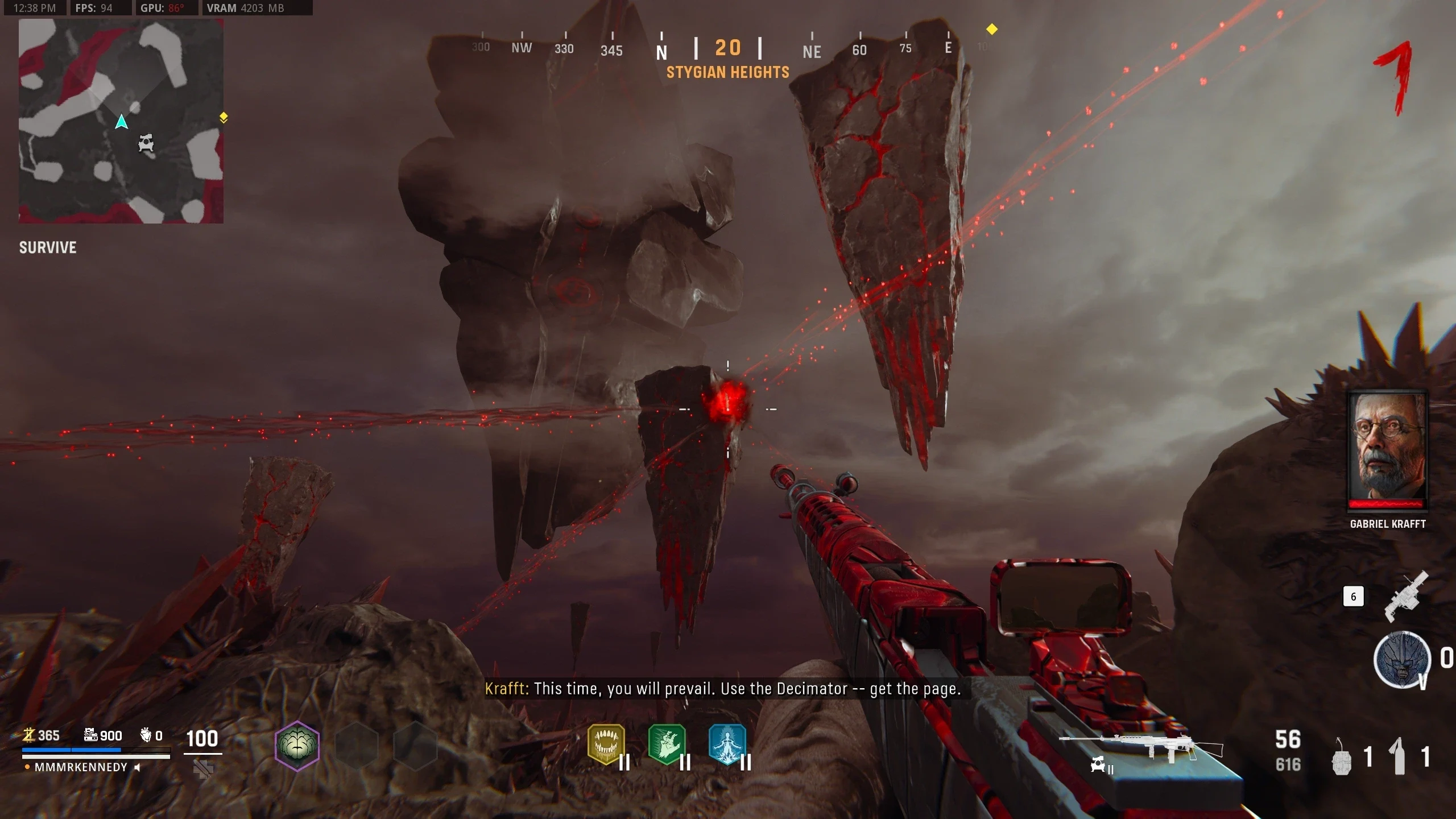1456x819 pixels.
Task: Select the brain gobblegum slot
Action: [297, 745]
